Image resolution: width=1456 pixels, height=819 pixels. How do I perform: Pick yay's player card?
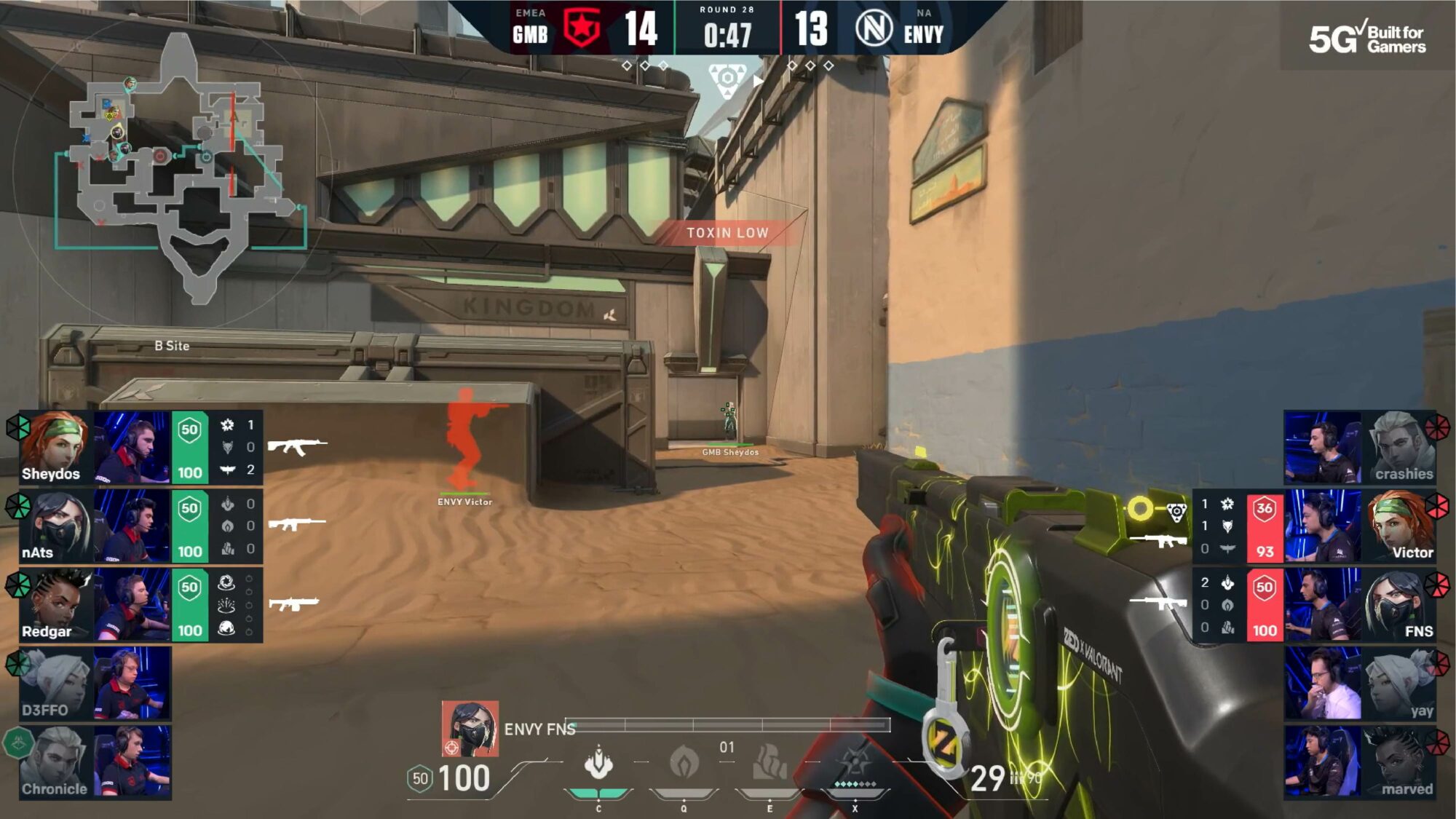1360,684
